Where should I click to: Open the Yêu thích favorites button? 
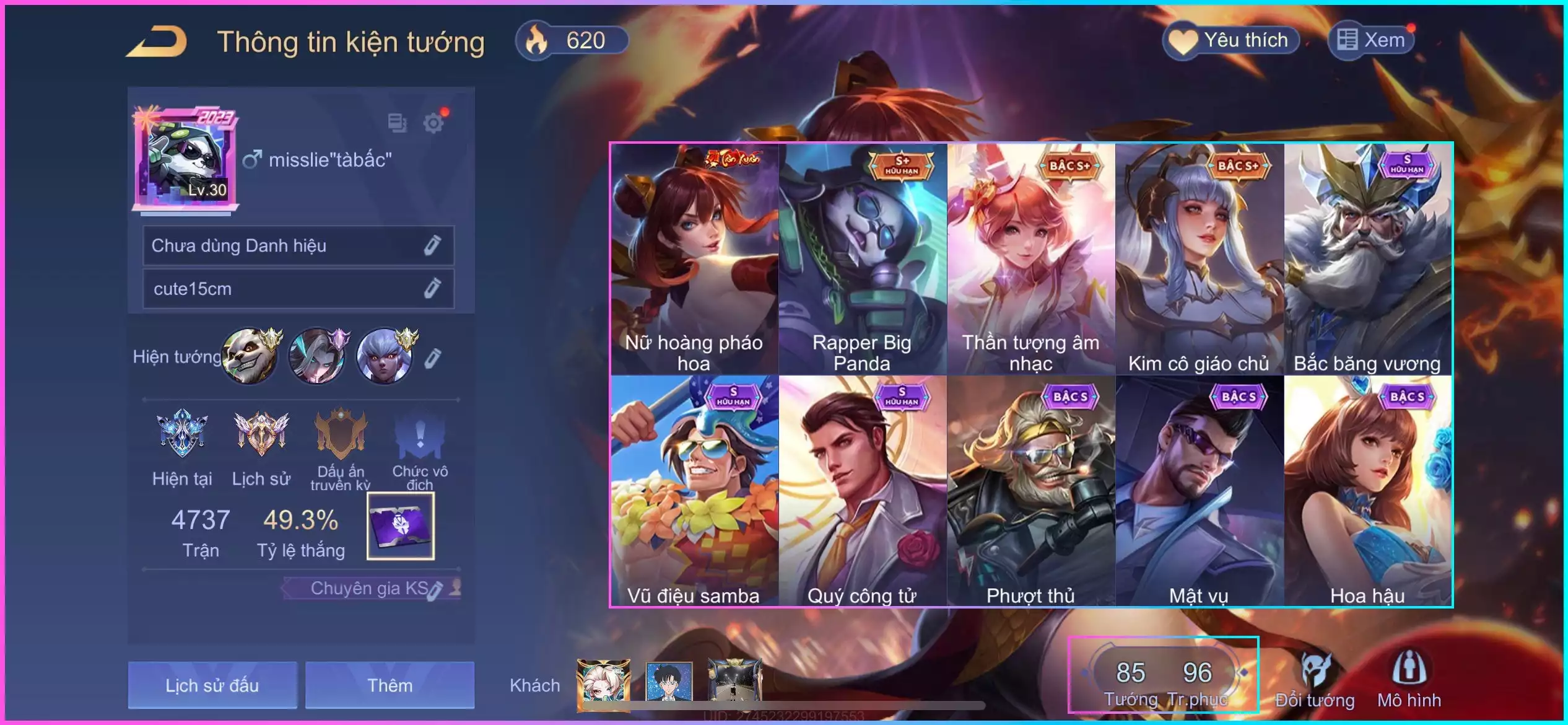point(1232,41)
